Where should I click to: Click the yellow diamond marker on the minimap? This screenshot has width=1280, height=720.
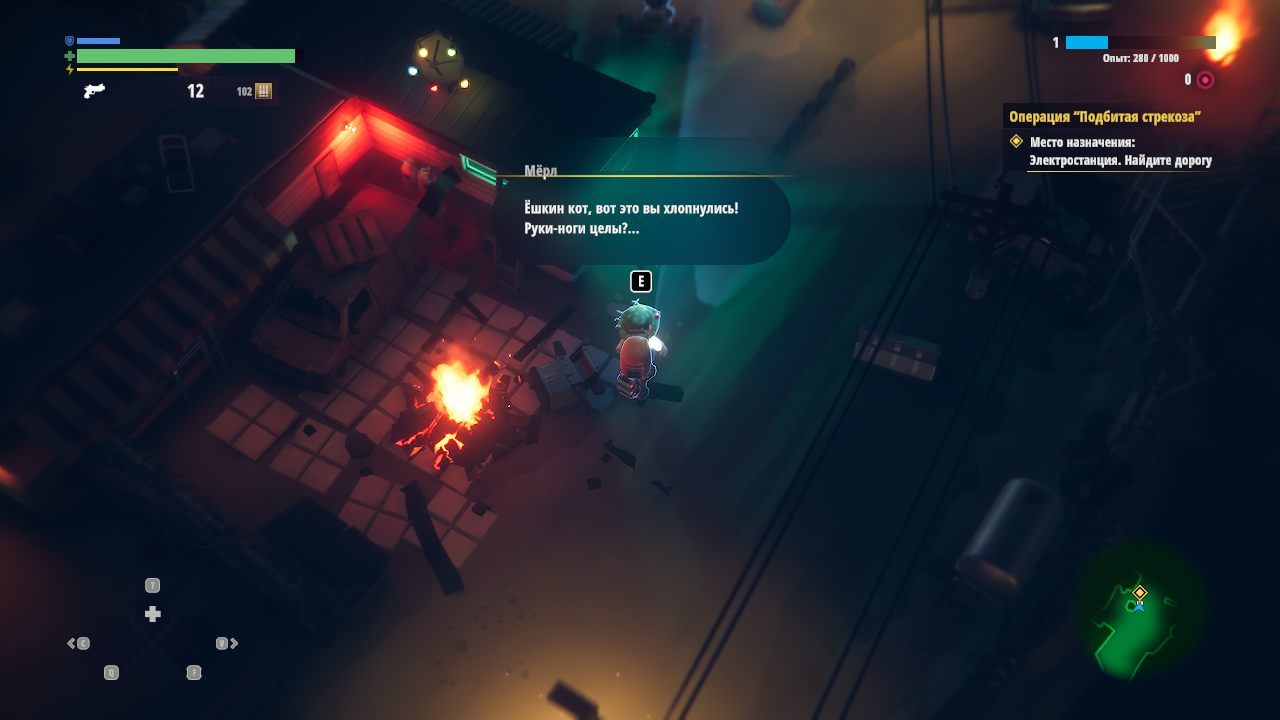[1139, 592]
